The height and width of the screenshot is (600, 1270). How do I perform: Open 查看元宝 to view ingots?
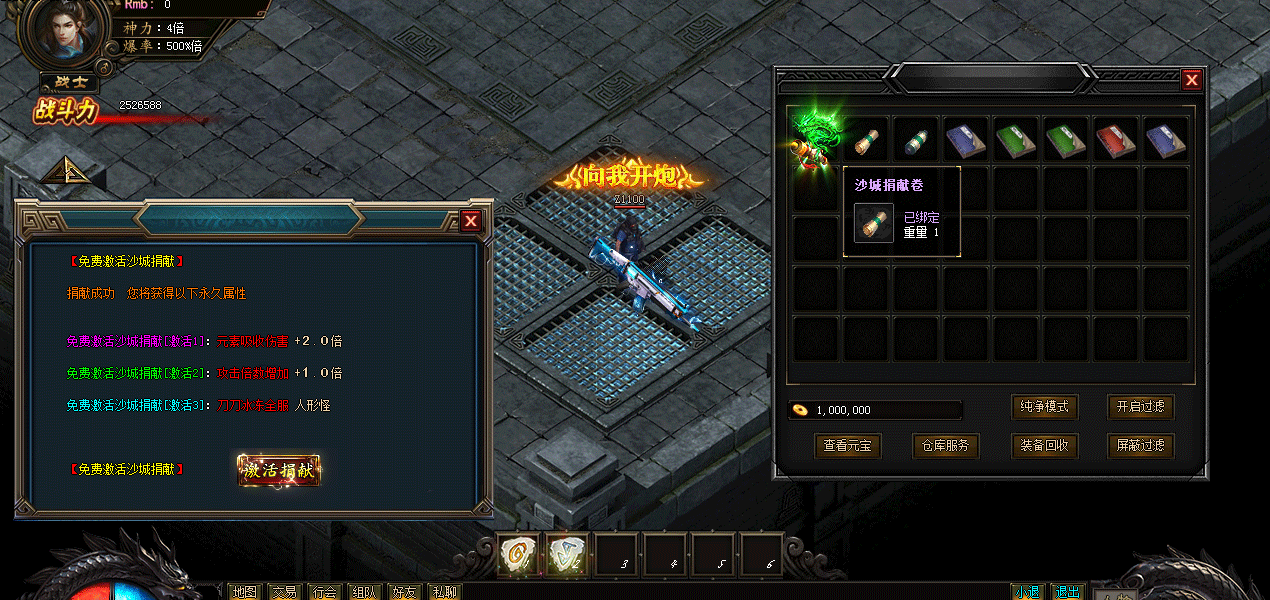[849, 446]
